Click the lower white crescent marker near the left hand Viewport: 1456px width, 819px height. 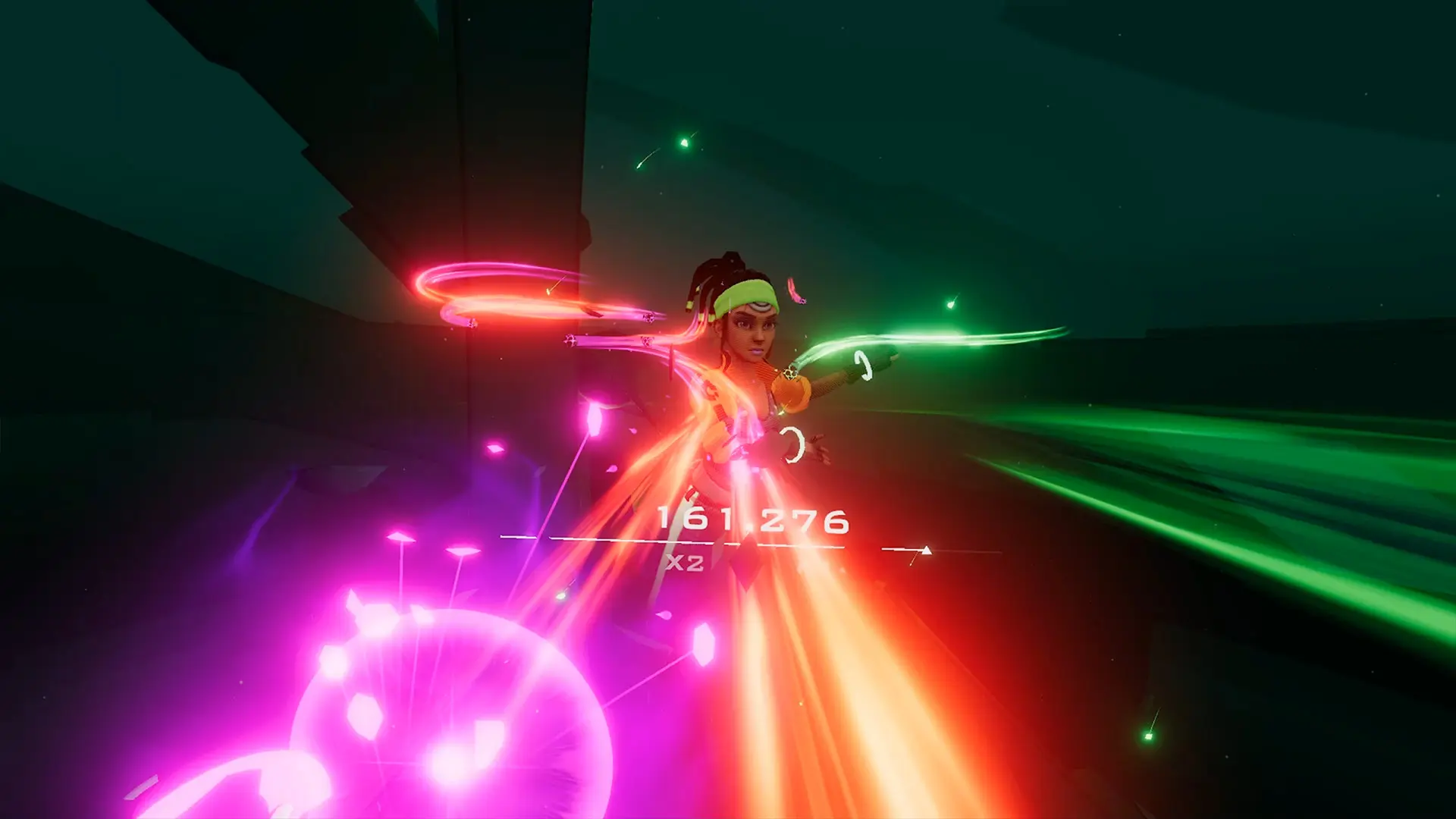pyautogui.click(x=792, y=444)
